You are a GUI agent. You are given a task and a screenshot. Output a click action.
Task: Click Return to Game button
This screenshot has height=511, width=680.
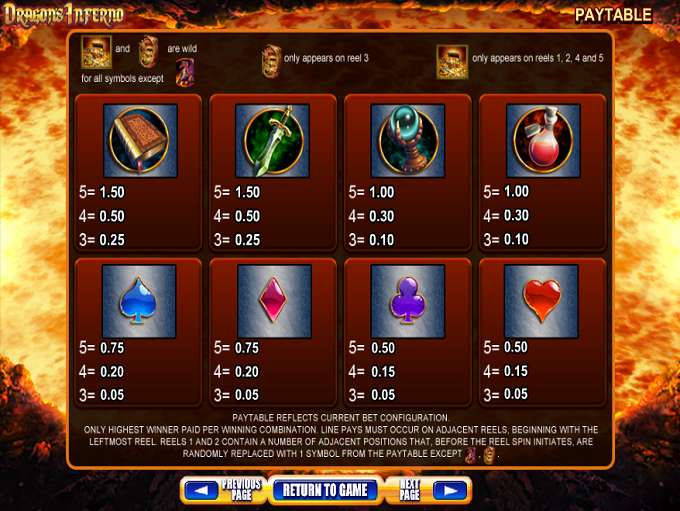(326, 490)
